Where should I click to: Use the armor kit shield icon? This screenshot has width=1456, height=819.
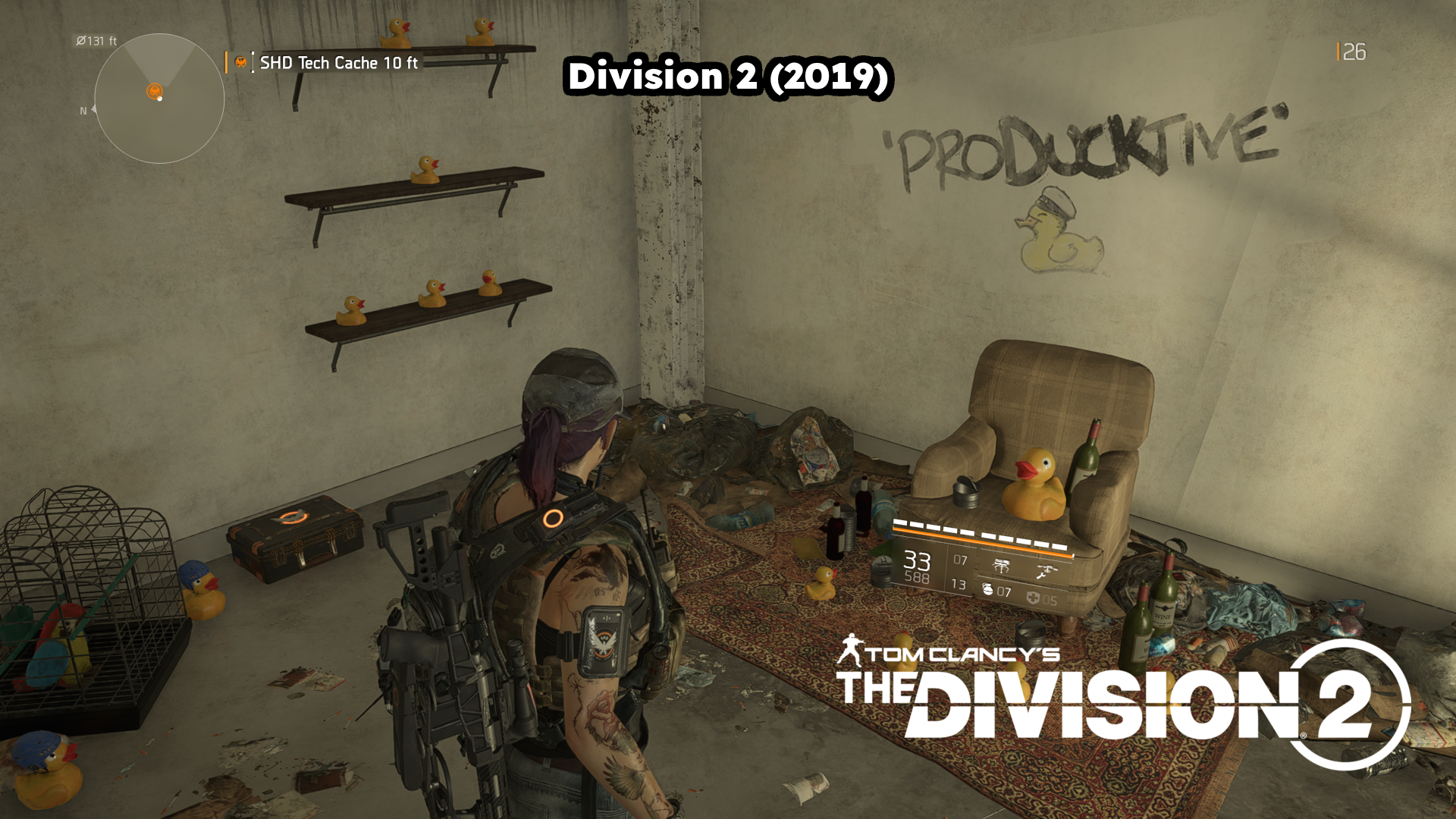tap(1033, 598)
